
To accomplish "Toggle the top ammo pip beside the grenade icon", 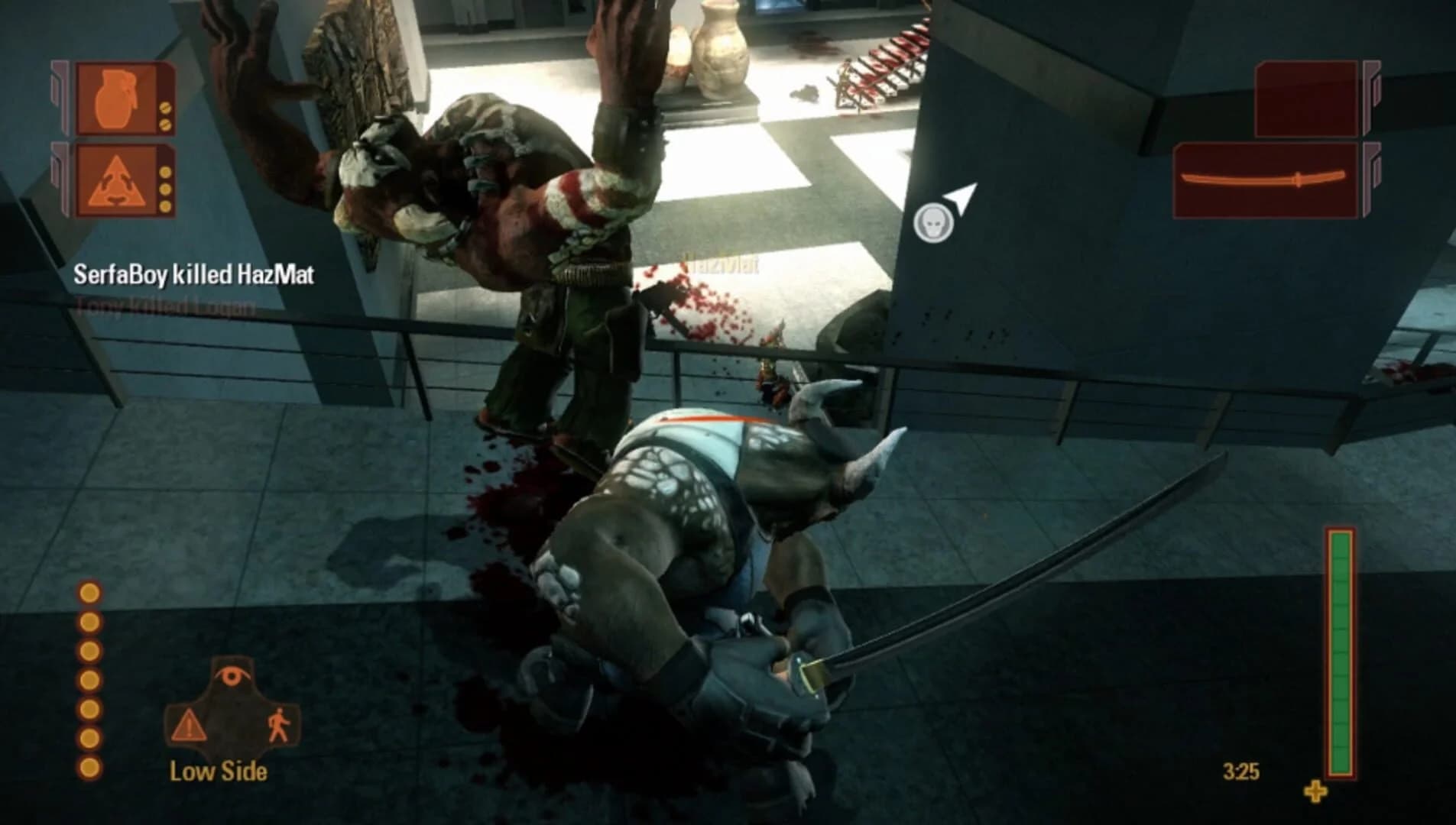I will 164,108.
